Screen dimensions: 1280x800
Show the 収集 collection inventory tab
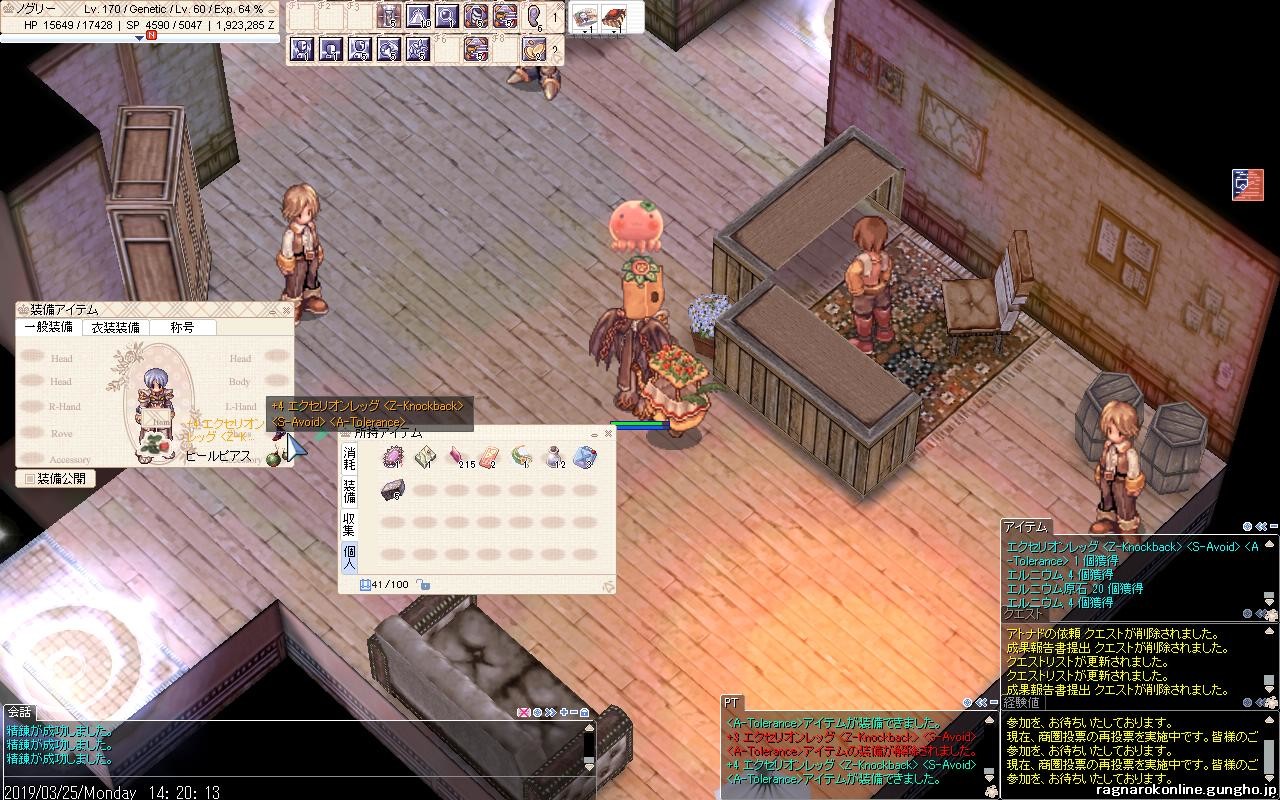[x=349, y=524]
